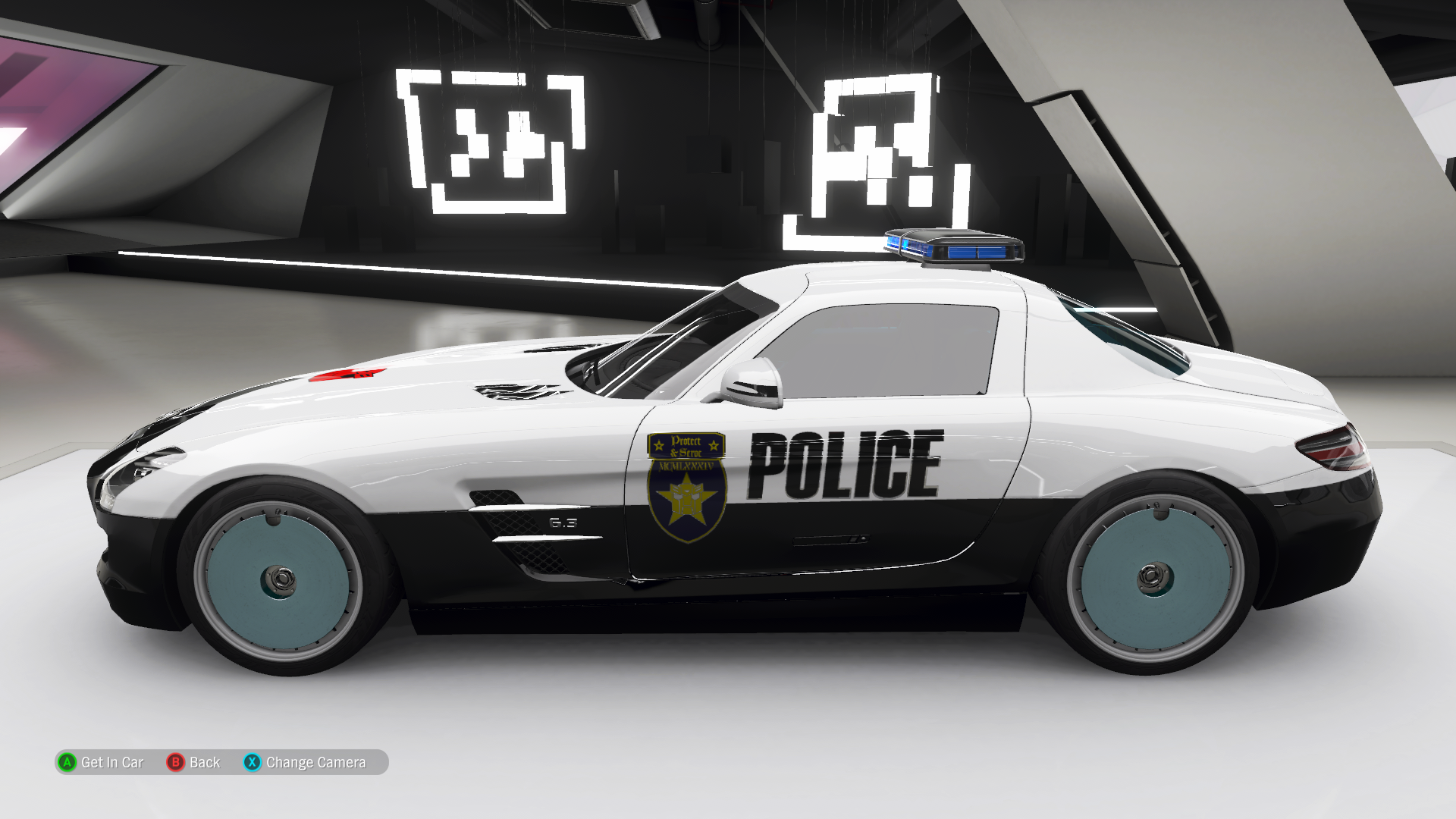
Task: Go back using the Back option
Action: pyautogui.click(x=194, y=762)
